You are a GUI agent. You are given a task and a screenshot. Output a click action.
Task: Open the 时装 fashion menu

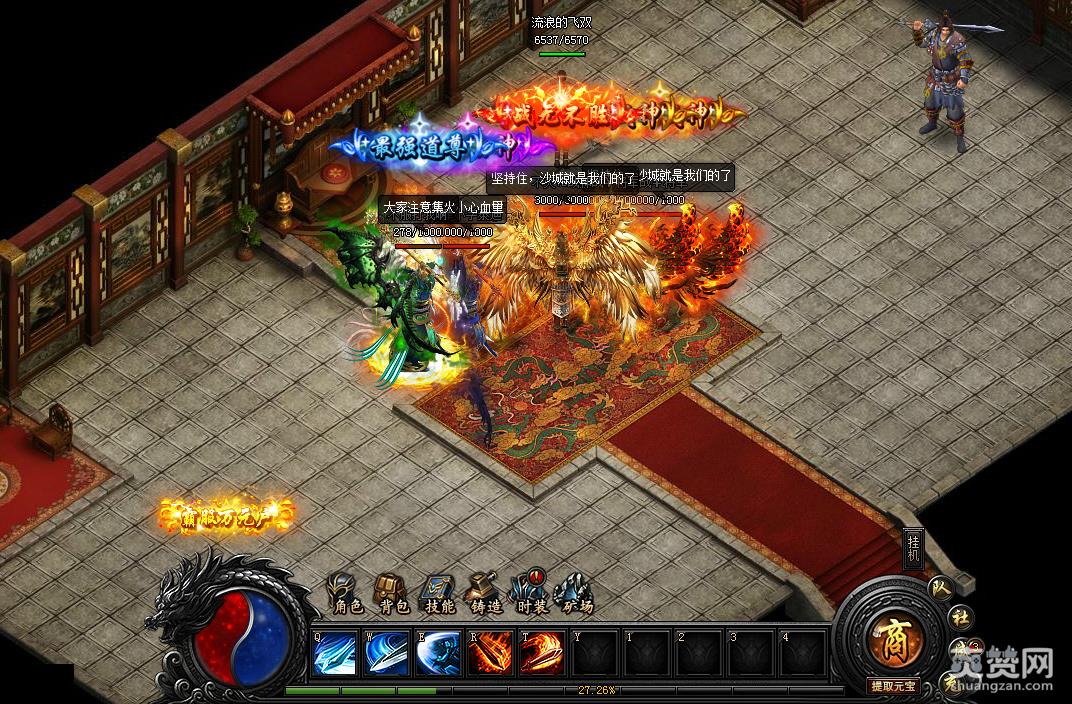pos(529,594)
